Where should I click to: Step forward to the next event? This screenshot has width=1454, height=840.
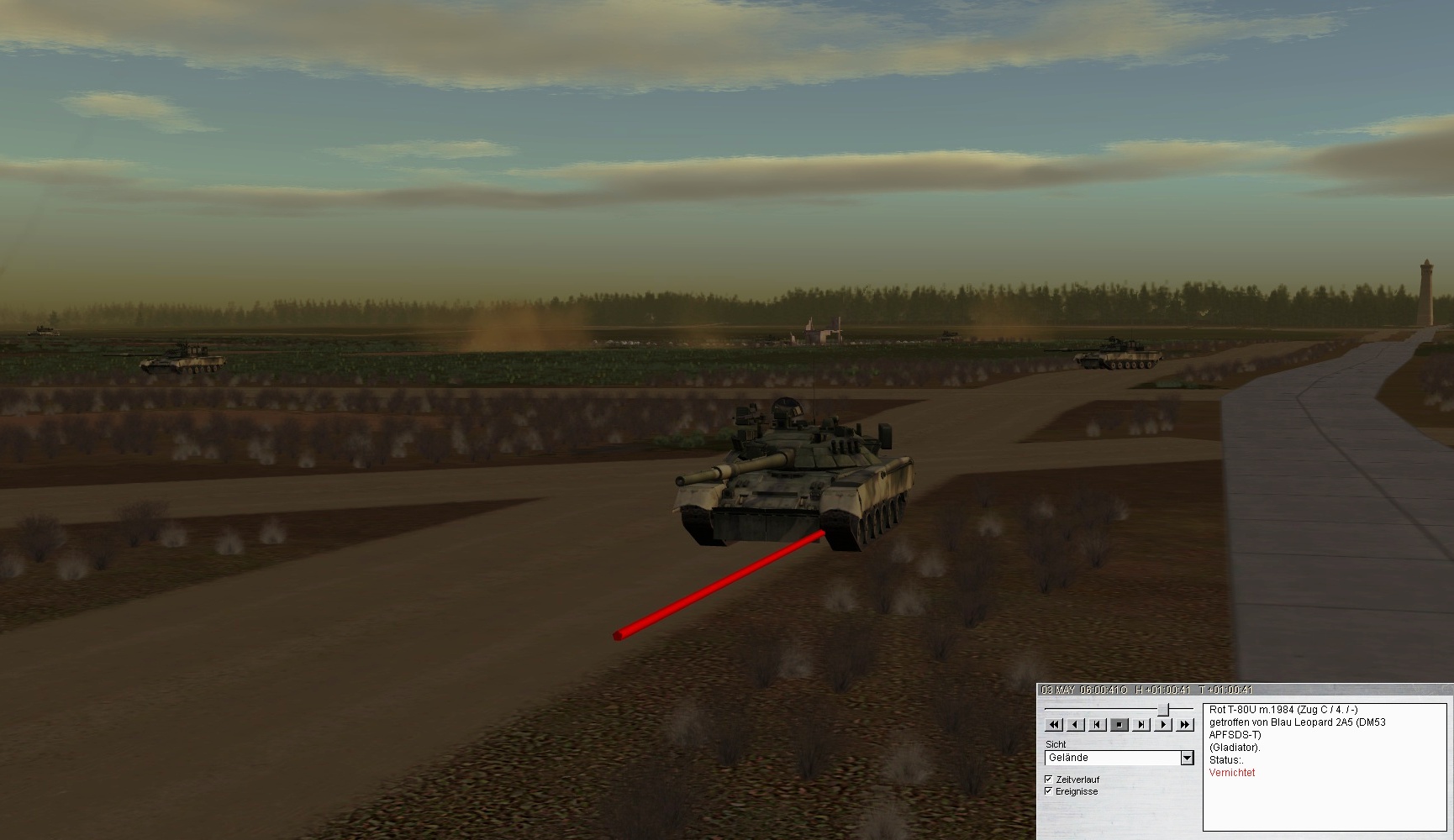tap(1141, 724)
